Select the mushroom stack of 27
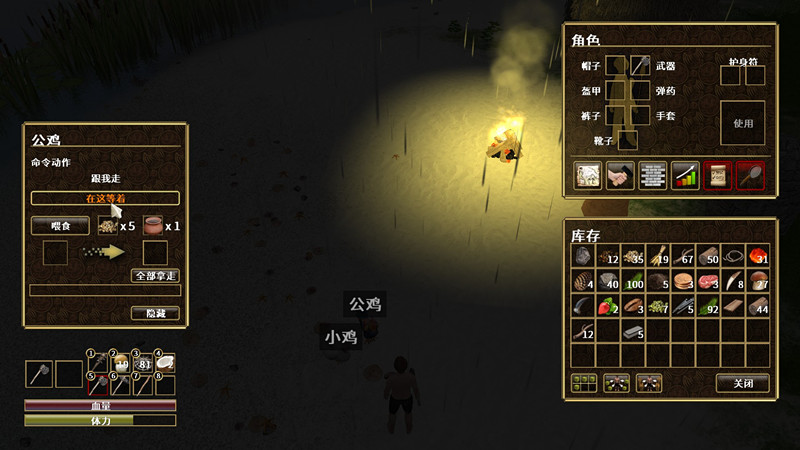 pyautogui.click(x=758, y=281)
